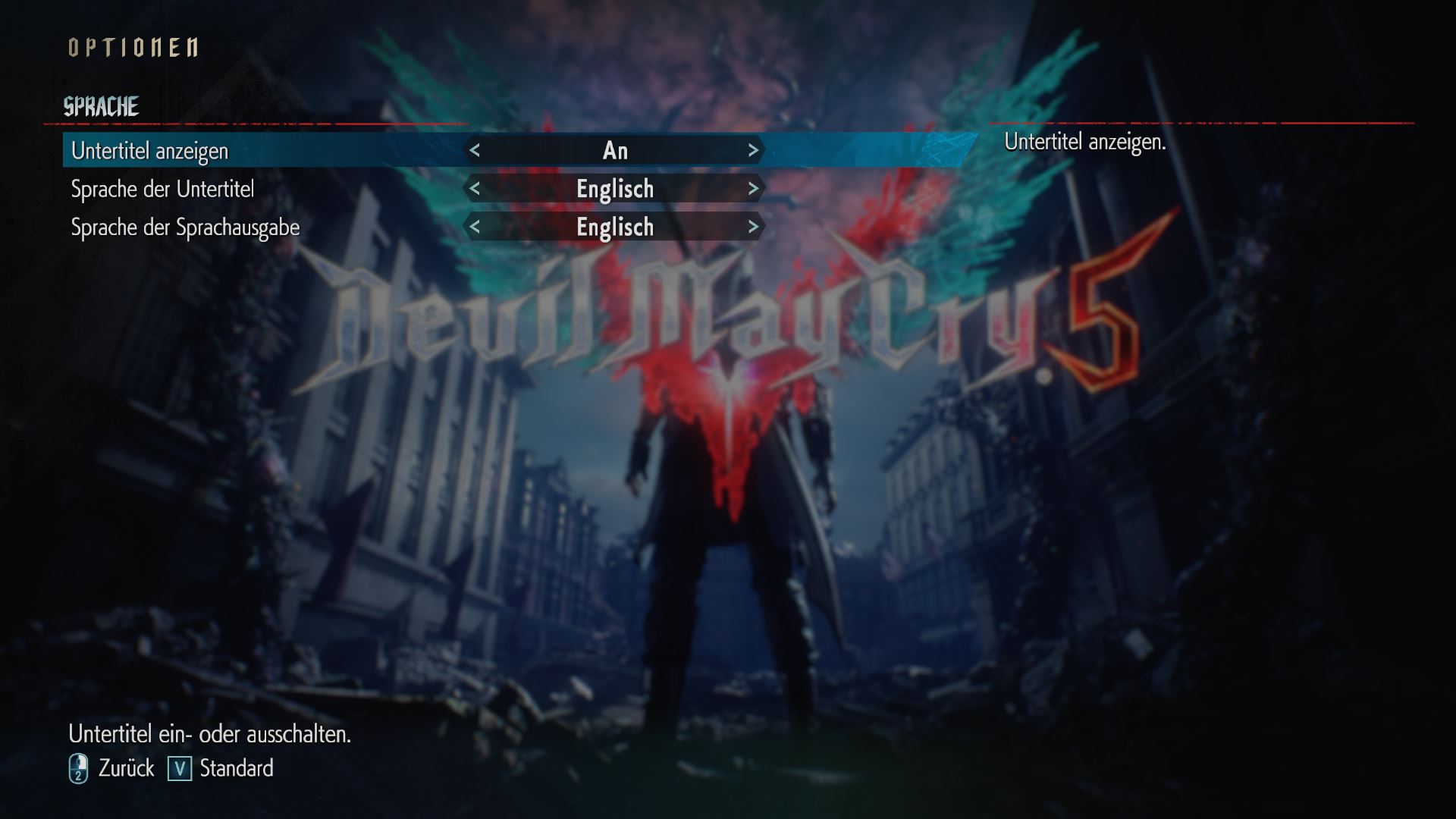This screenshot has width=1456, height=819.
Task: Enable subtitles via the An setting
Action: pos(616,150)
